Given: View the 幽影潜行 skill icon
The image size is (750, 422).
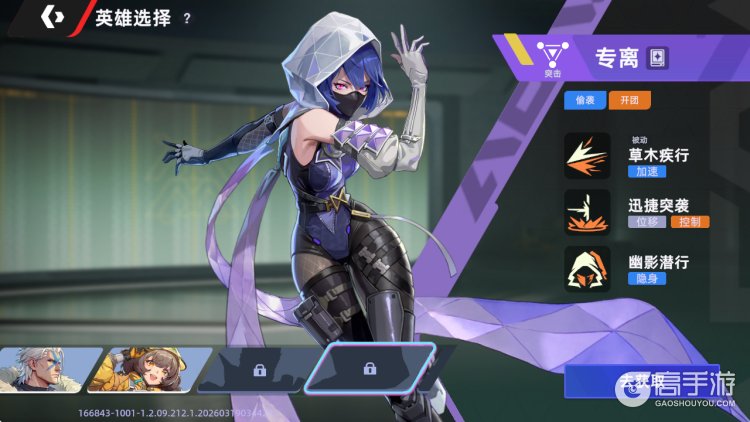Looking at the screenshot, I should pyautogui.click(x=587, y=268).
